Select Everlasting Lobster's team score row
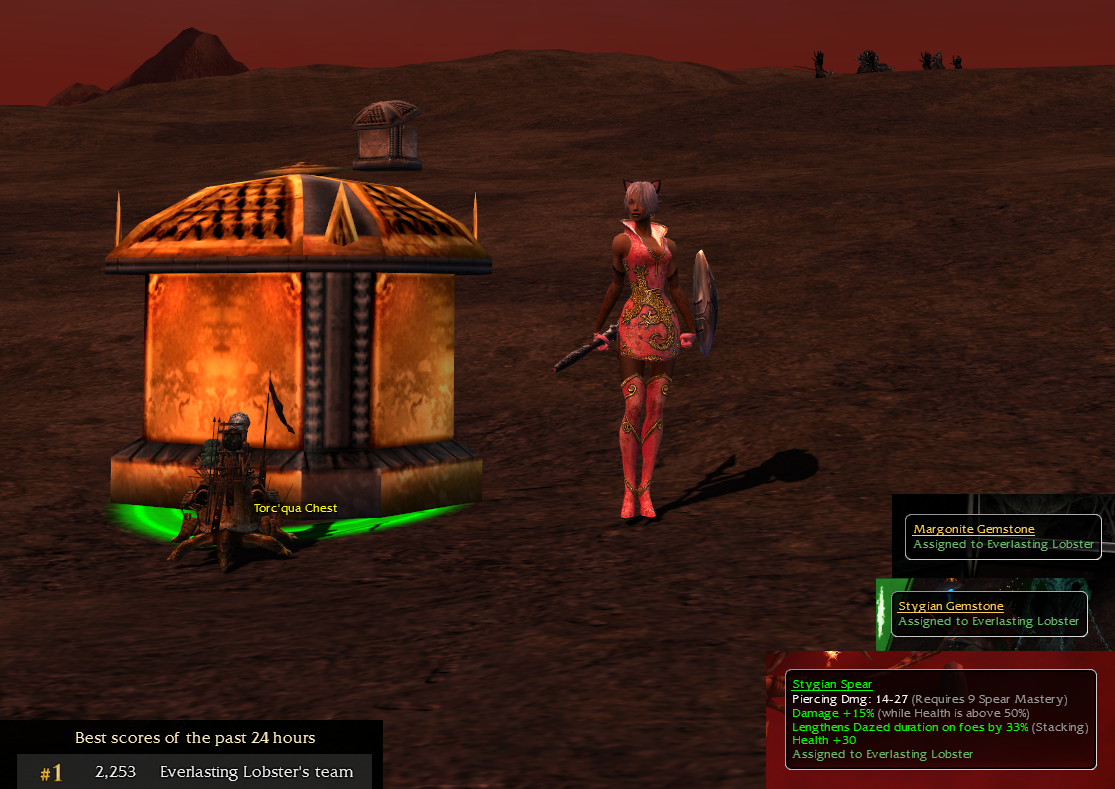Image resolution: width=1115 pixels, height=789 pixels. pyautogui.click(x=195, y=772)
